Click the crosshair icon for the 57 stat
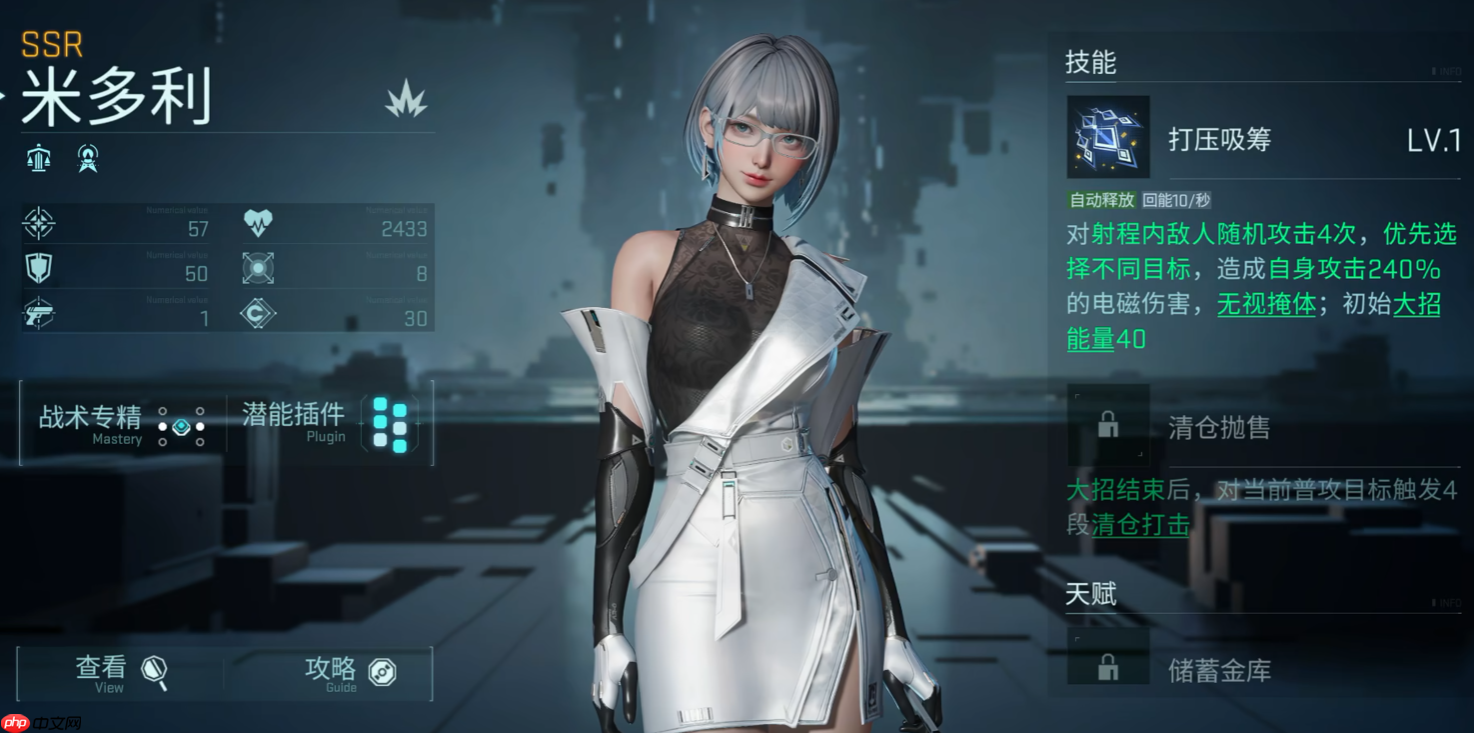The height and width of the screenshot is (733, 1474). pyautogui.click(x=41, y=221)
